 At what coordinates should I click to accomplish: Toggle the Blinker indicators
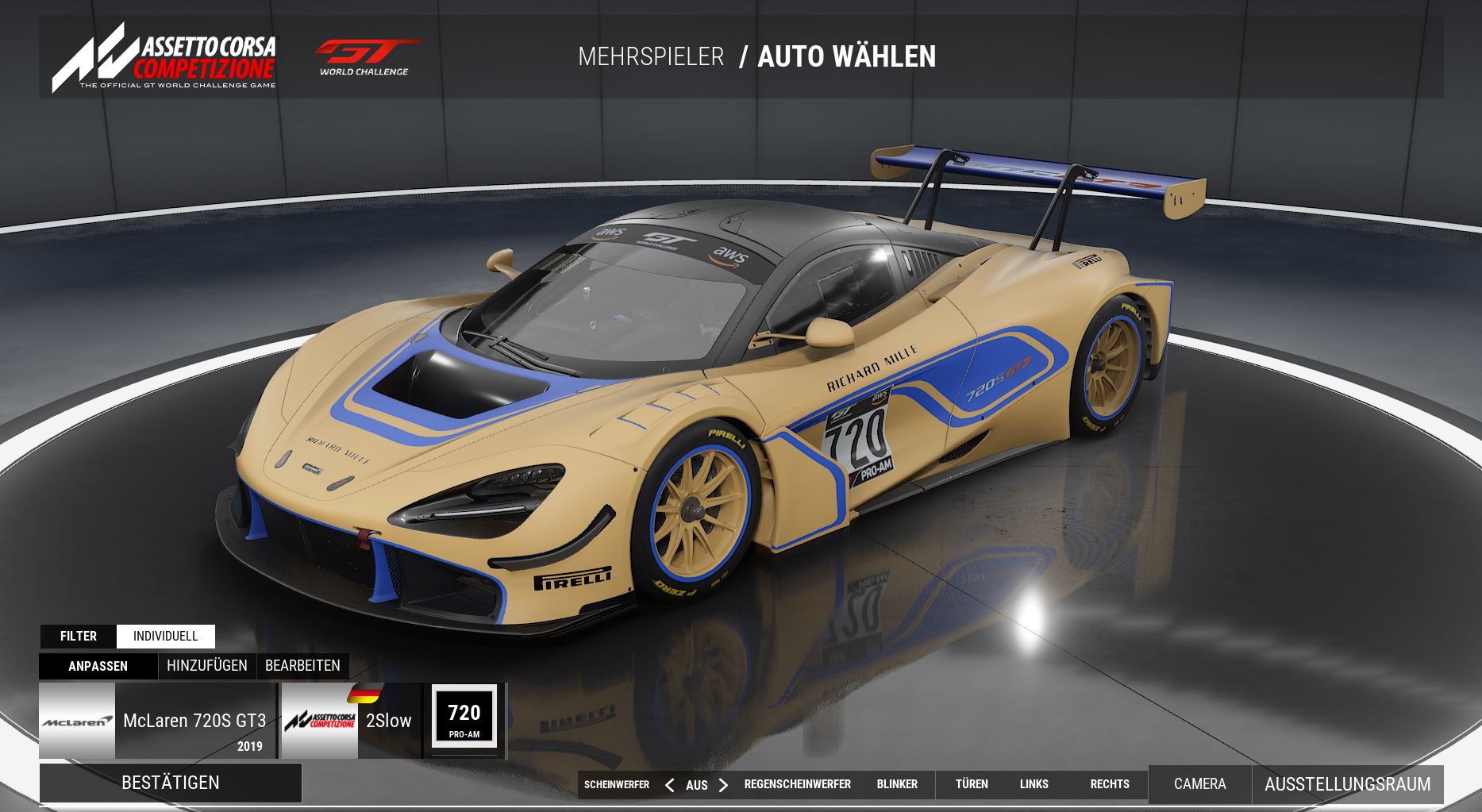pyautogui.click(x=897, y=784)
